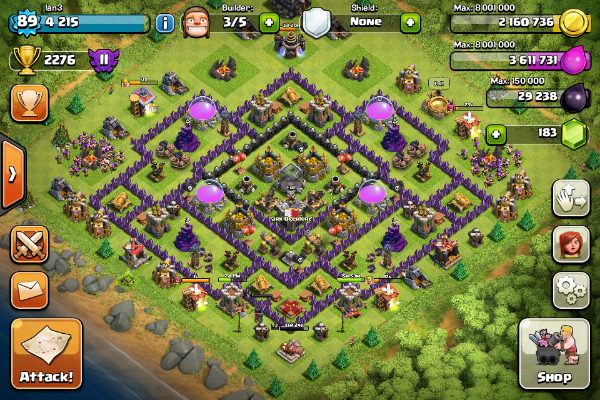Show player info with the blue i button

[x=165, y=22]
